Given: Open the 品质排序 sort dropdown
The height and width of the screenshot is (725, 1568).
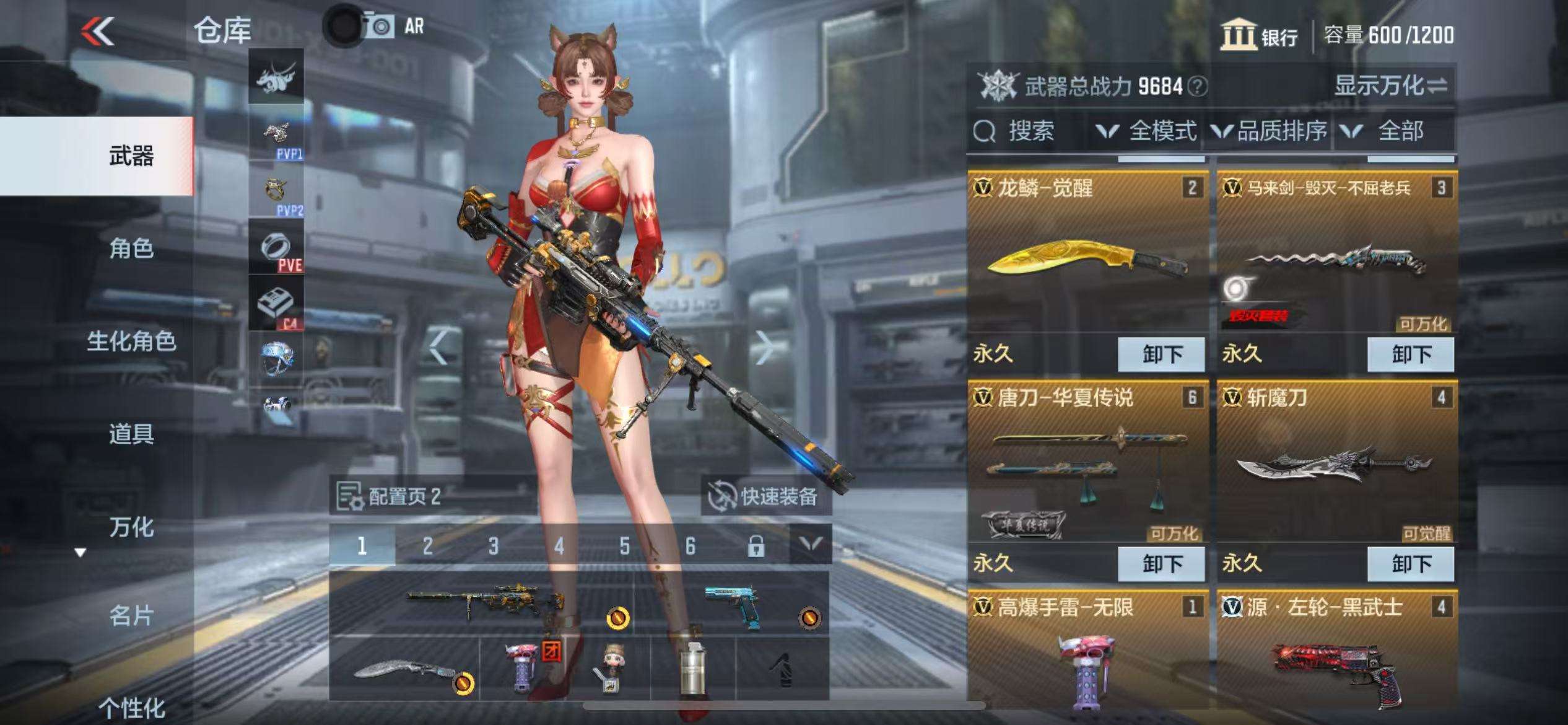Looking at the screenshot, I should pyautogui.click(x=1270, y=131).
